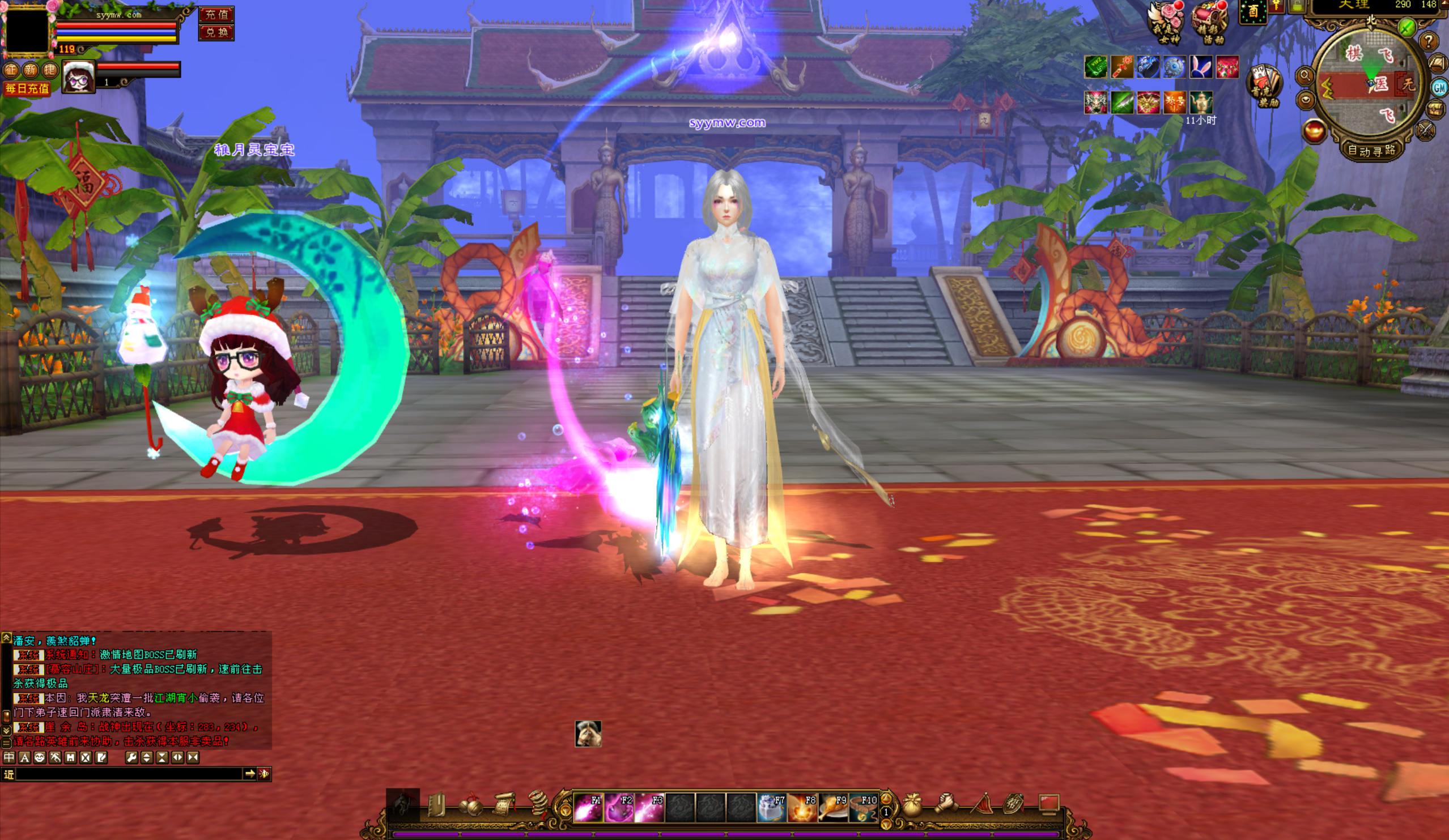The height and width of the screenshot is (840, 1449).
Task: Use the F10 belt item slot
Action: click(863, 807)
